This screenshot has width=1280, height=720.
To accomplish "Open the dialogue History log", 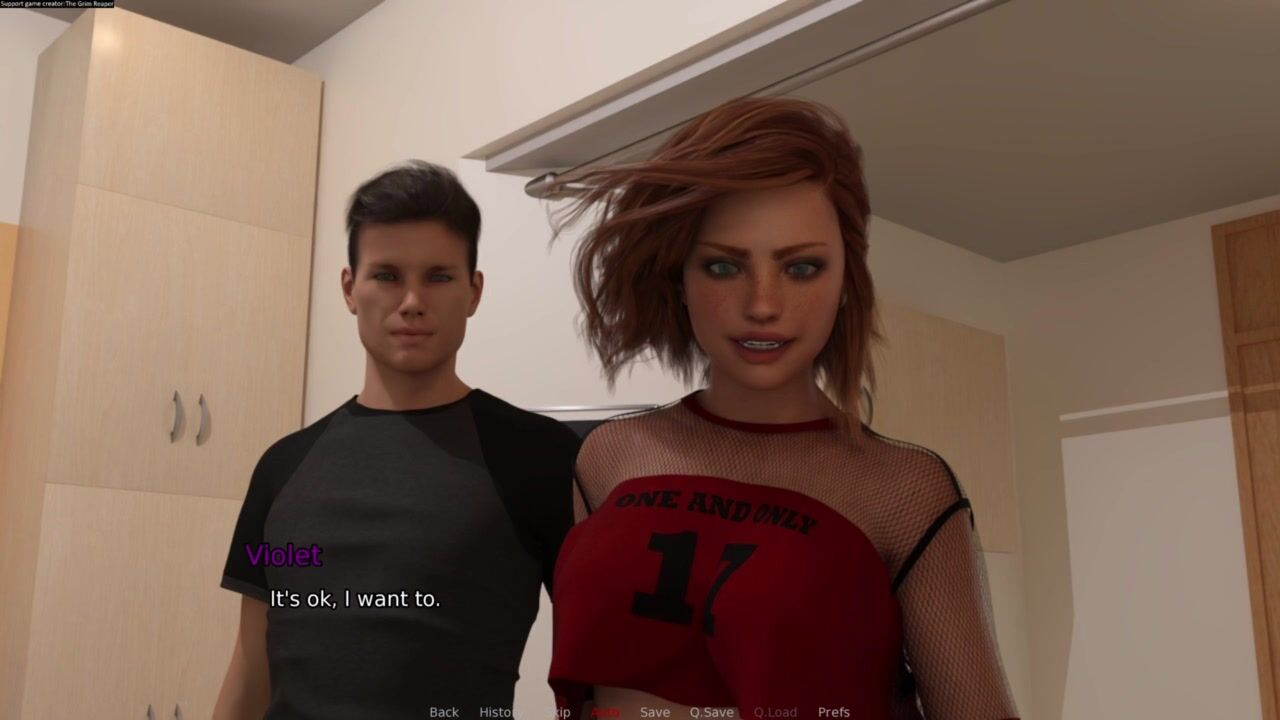I will [501, 712].
